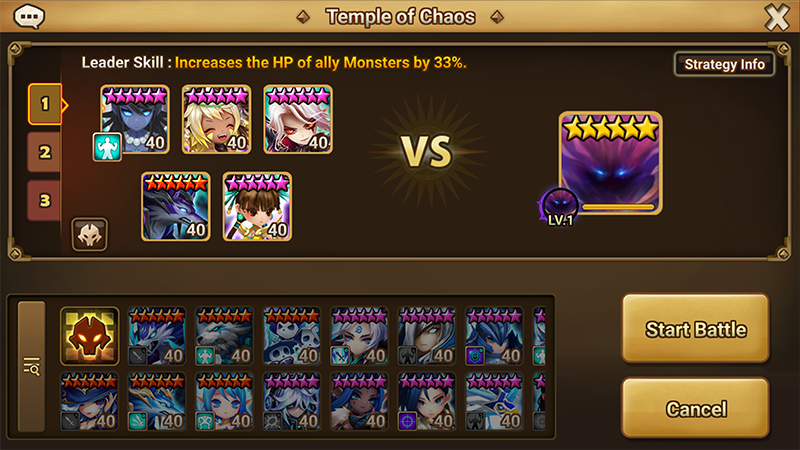This screenshot has height=450, width=800.
Task: Inspect the purple shadow boss portrait
Action: (610, 163)
